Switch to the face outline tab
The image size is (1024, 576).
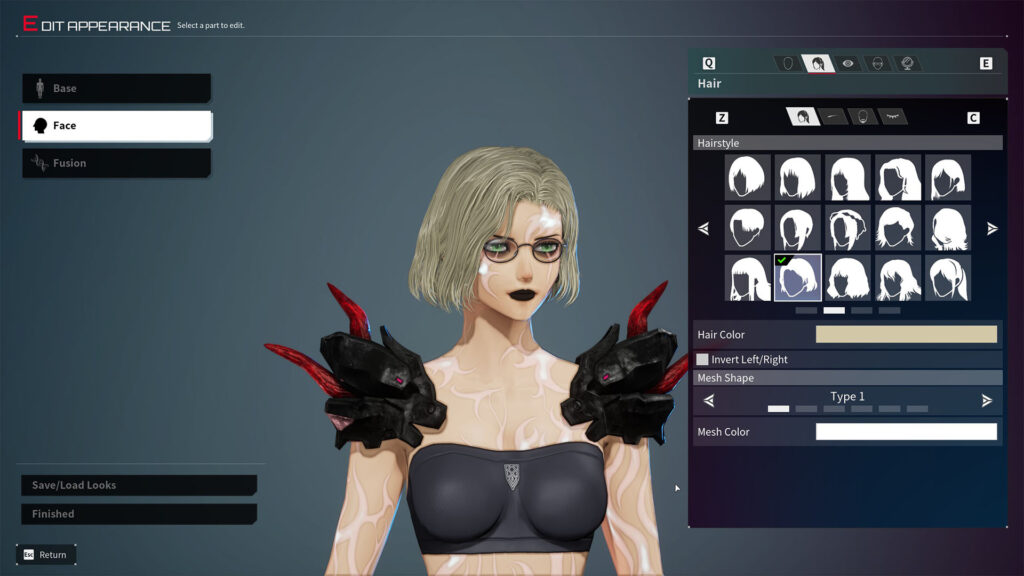click(x=788, y=63)
